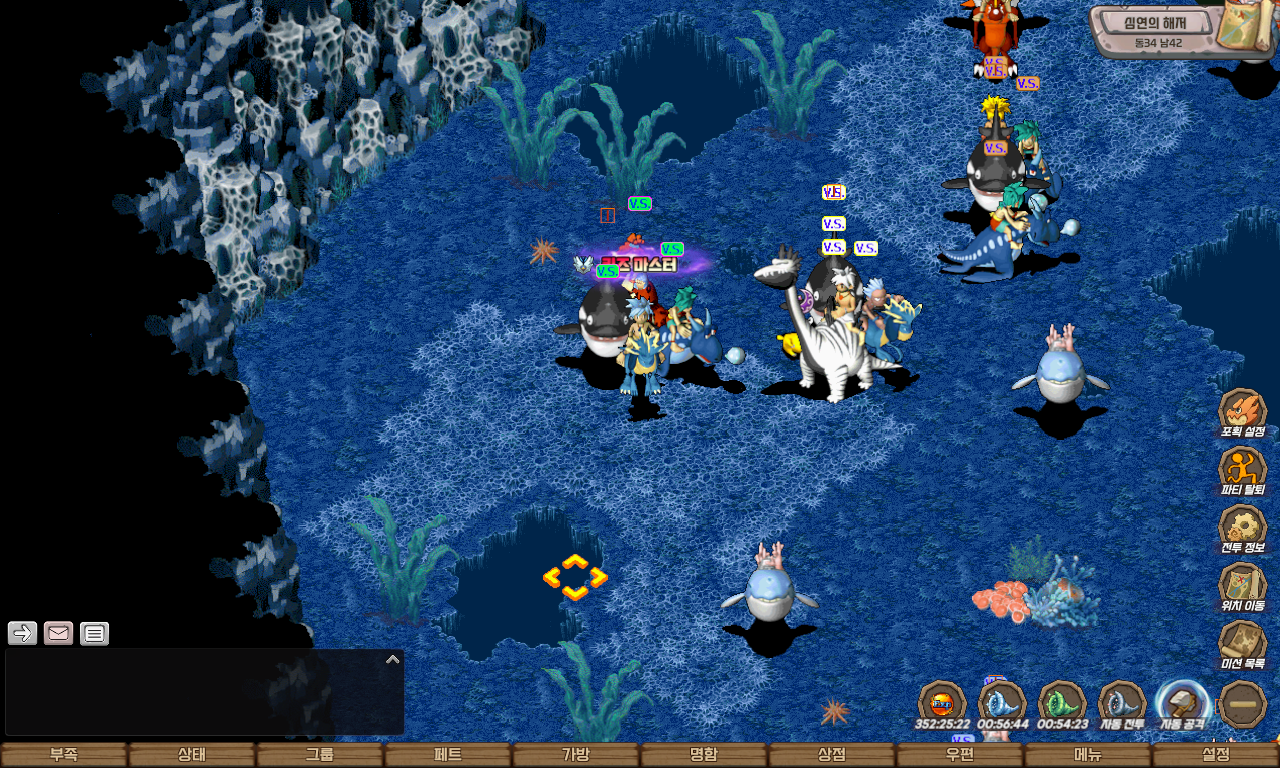
Task: Select the 파티 탈퇴 leave-party icon
Action: tap(1242, 470)
